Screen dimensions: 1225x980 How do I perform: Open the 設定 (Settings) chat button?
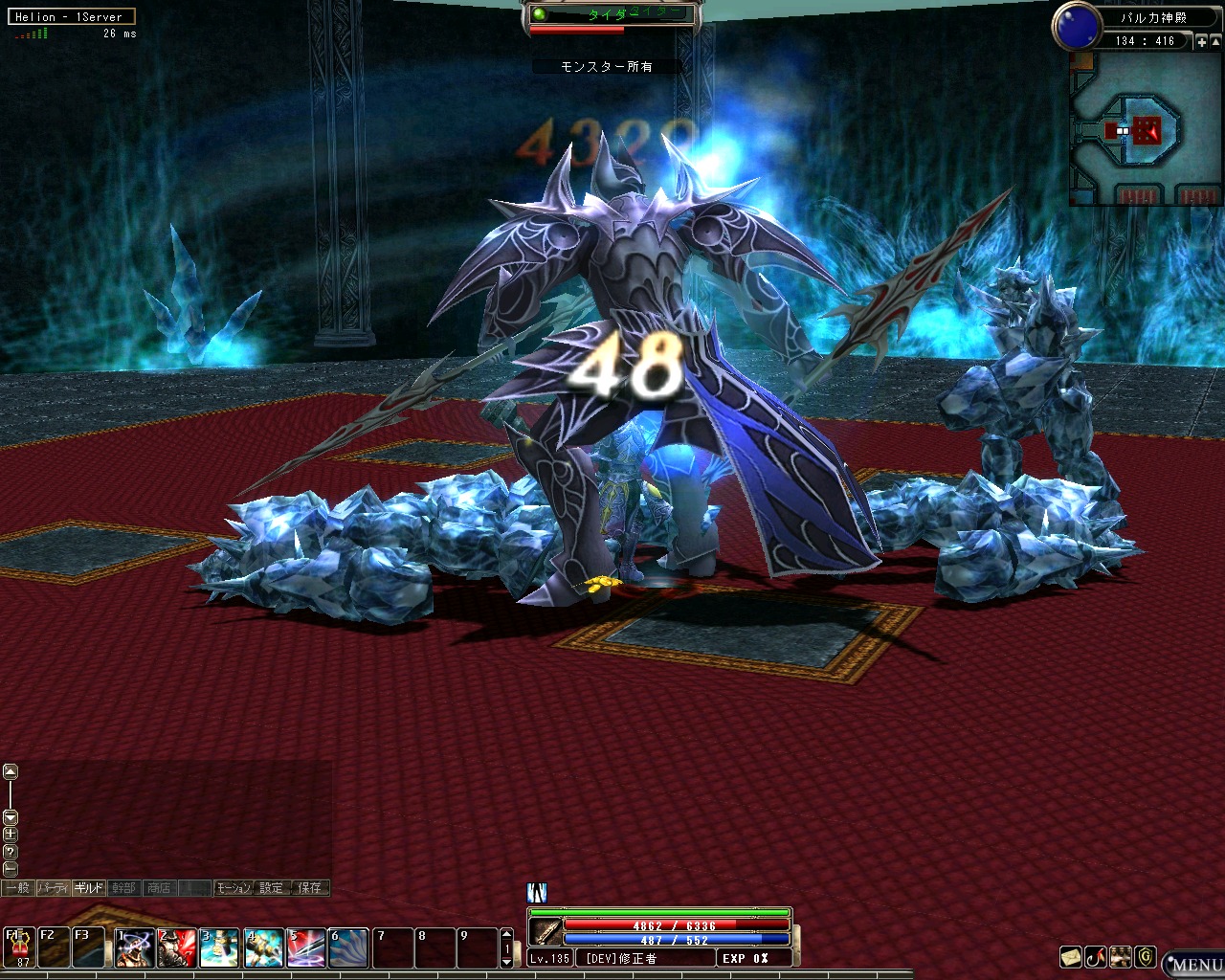272,888
